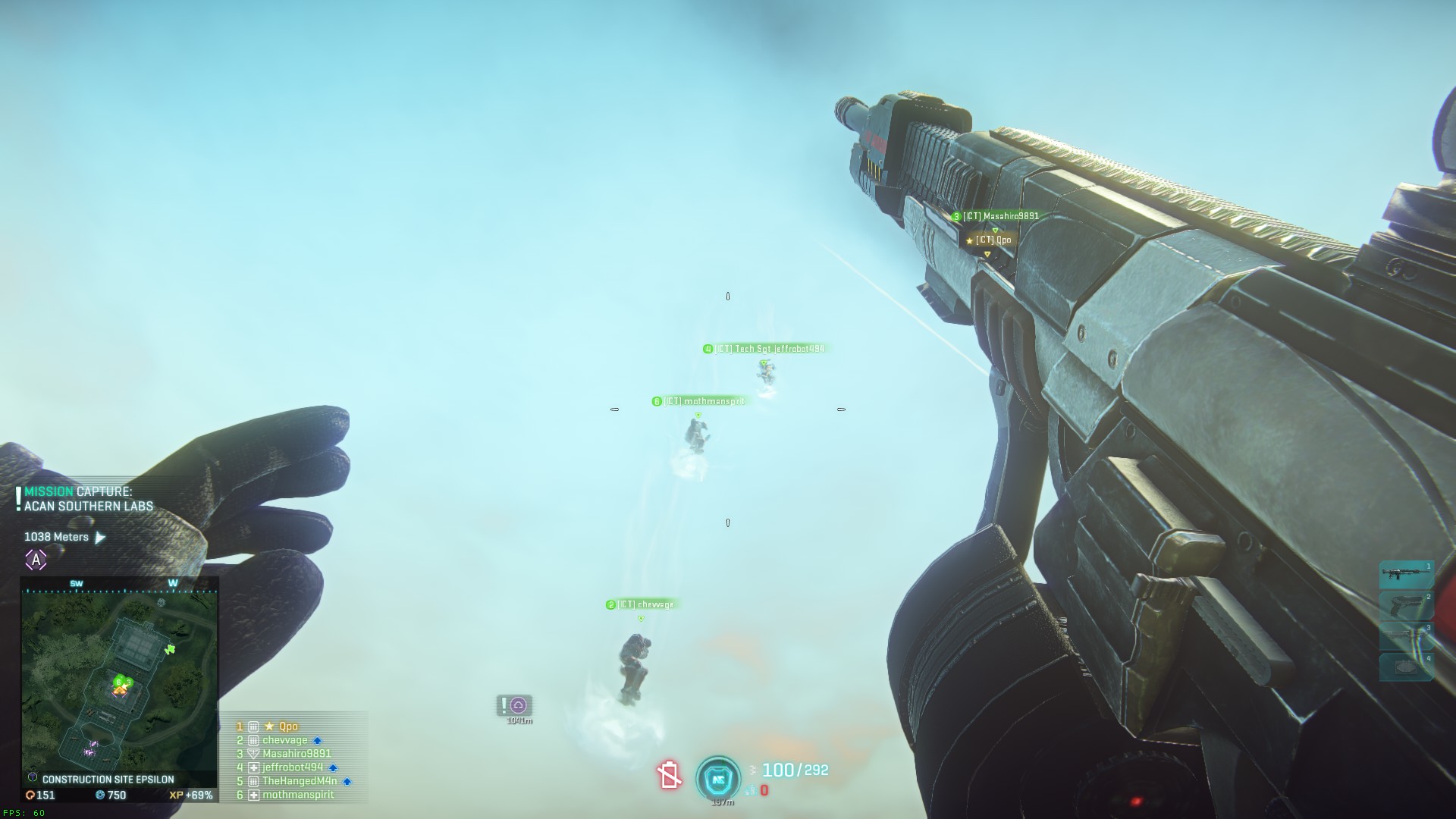The height and width of the screenshot is (819, 1456).
Task: Choose Masahiro9891 in the squad roster
Action: pyautogui.click(x=297, y=754)
